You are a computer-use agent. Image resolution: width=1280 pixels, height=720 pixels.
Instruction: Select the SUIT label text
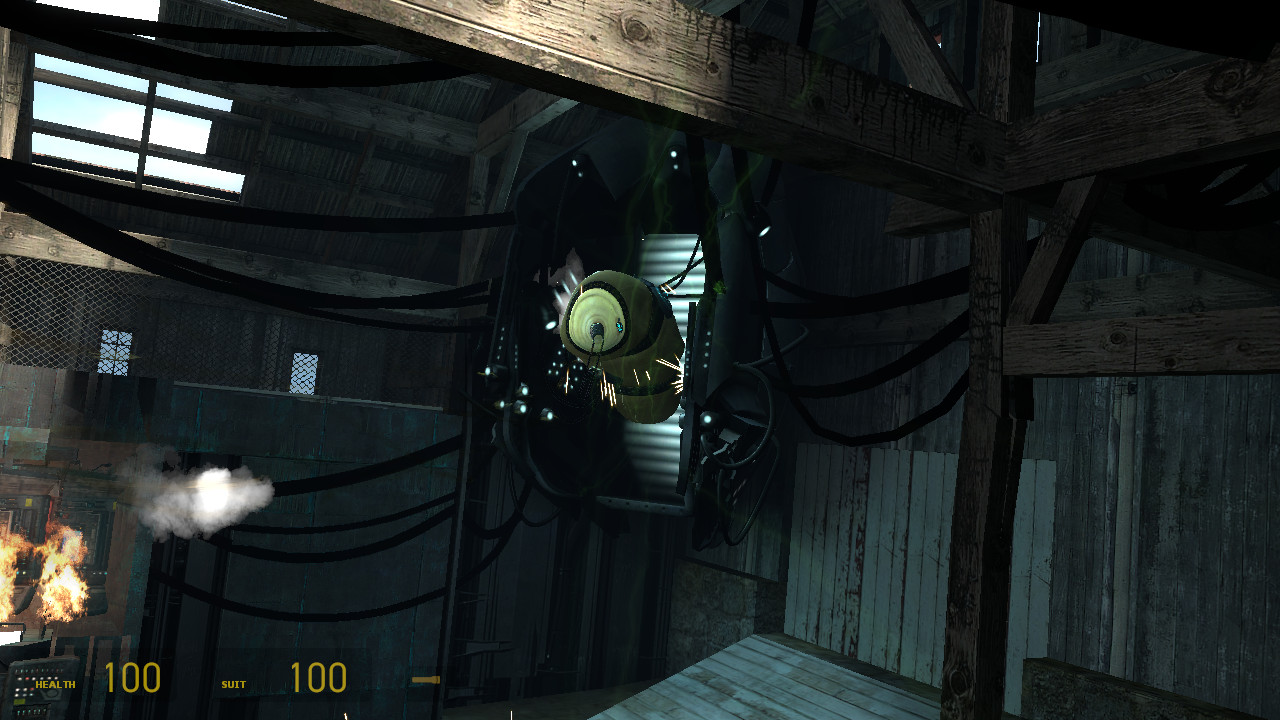(233, 684)
